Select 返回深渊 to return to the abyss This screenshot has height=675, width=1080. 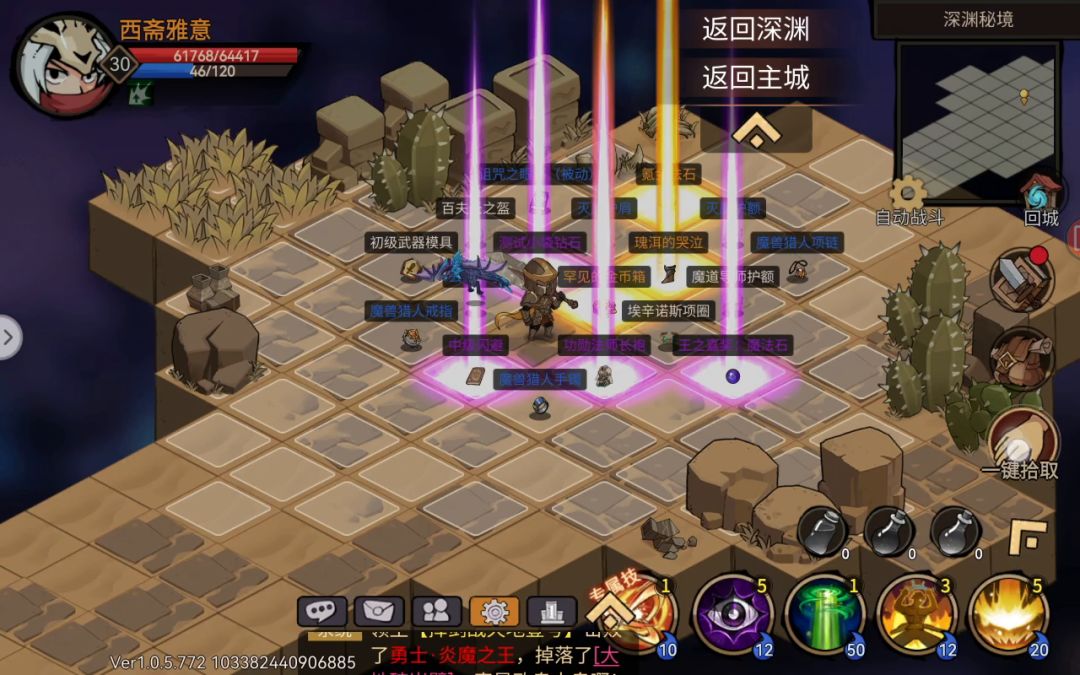(x=755, y=29)
